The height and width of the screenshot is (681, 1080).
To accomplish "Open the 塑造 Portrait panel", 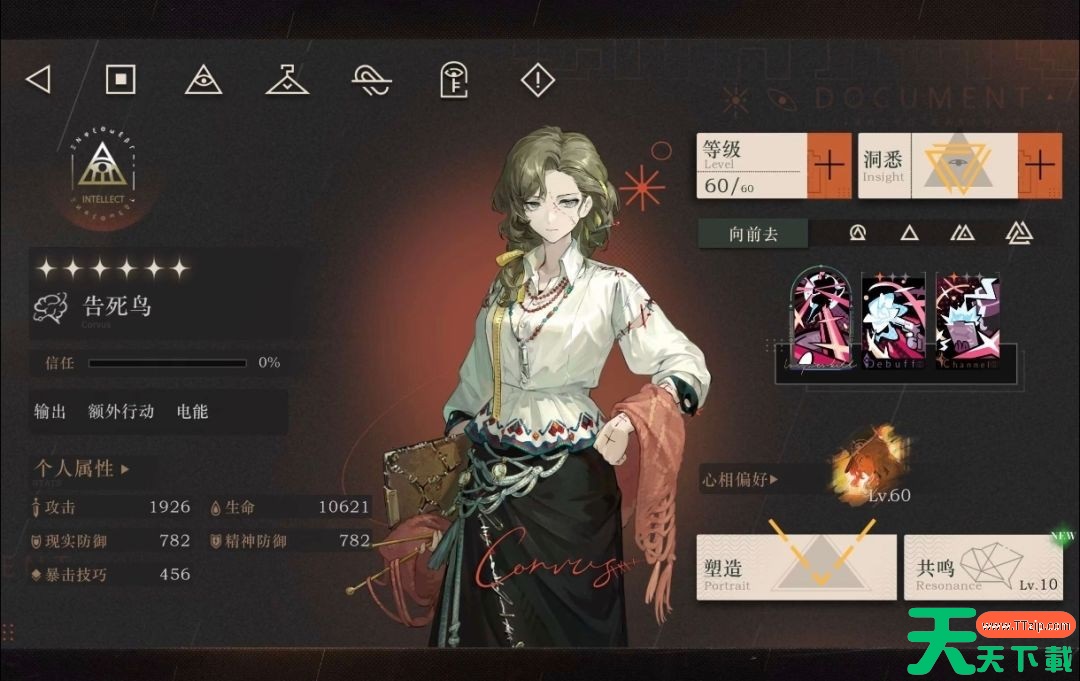I will (796, 567).
